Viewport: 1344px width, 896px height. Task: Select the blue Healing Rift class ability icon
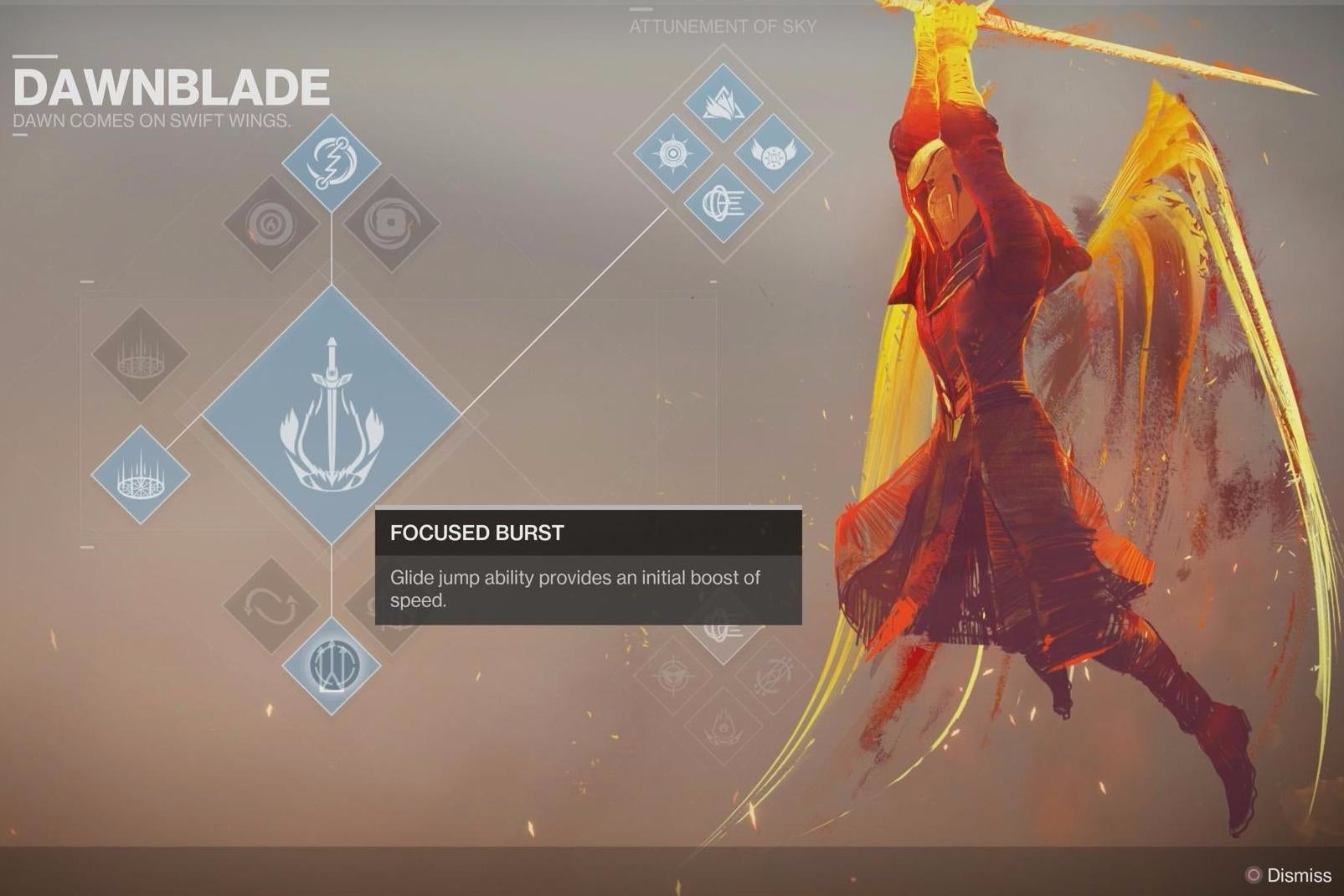point(141,473)
